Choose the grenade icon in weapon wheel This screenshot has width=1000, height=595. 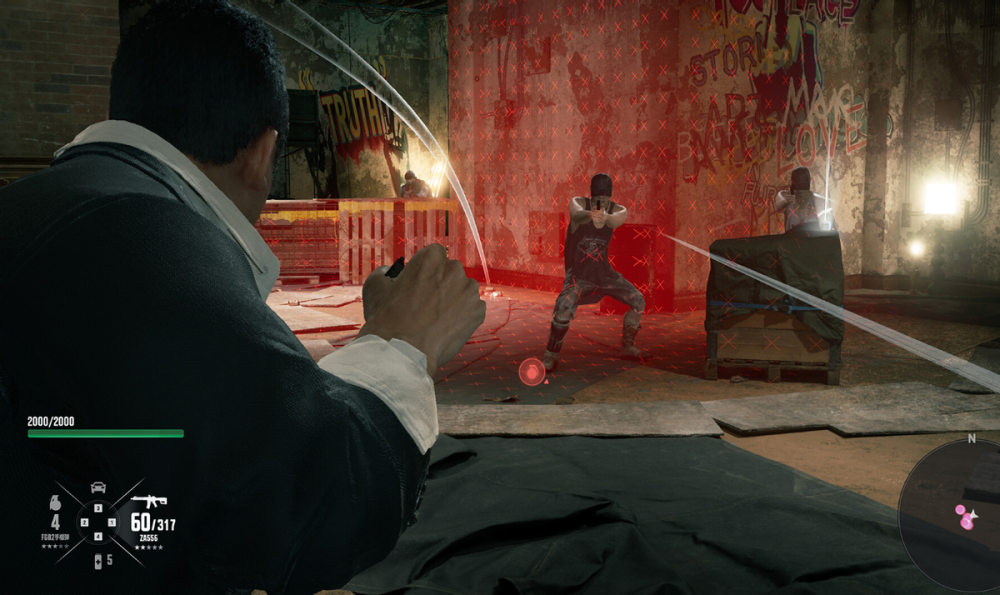pyautogui.click(x=55, y=504)
